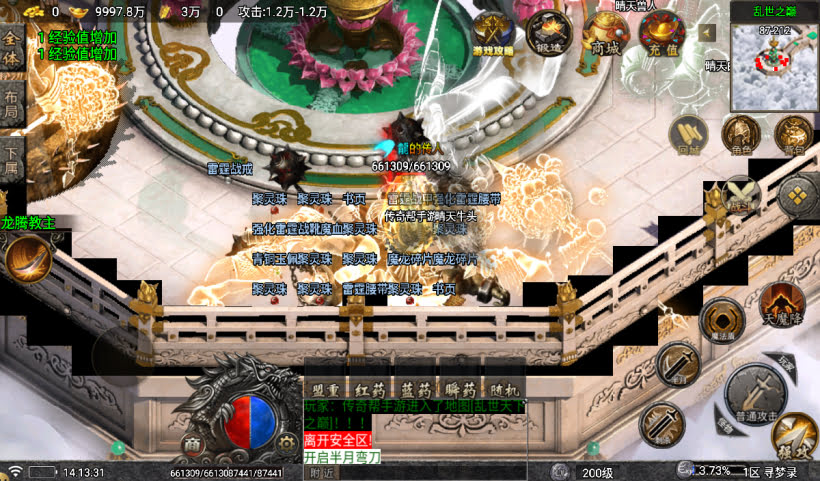Screen dimensions: 820x481
Task: Toggle the 战斗 crossed-swords combat mode
Action: click(x=741, y=194)
